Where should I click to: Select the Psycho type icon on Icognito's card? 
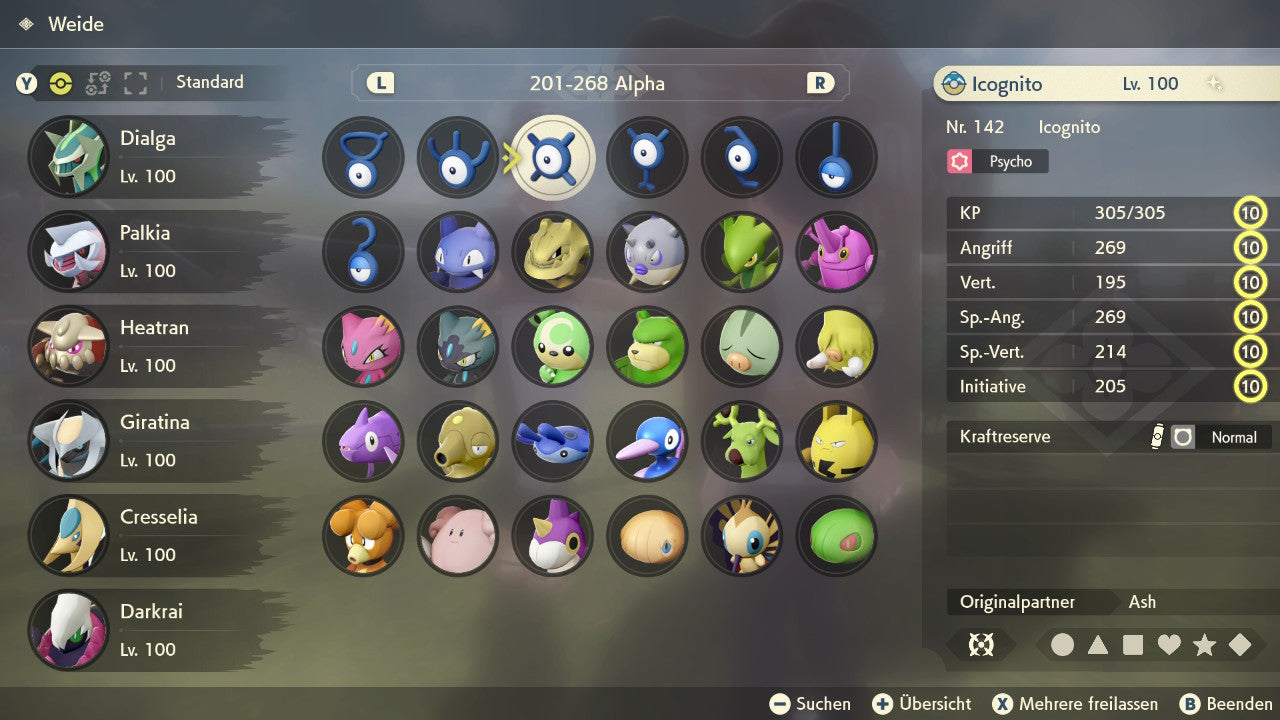click(960, 161)
